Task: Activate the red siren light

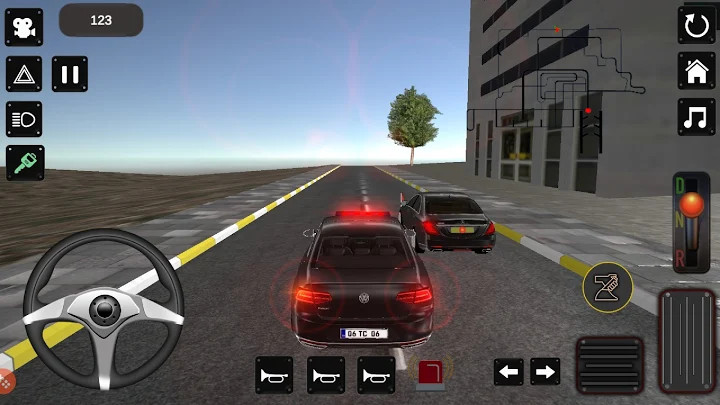Action: pyautogui.click(x=431, y=374)
